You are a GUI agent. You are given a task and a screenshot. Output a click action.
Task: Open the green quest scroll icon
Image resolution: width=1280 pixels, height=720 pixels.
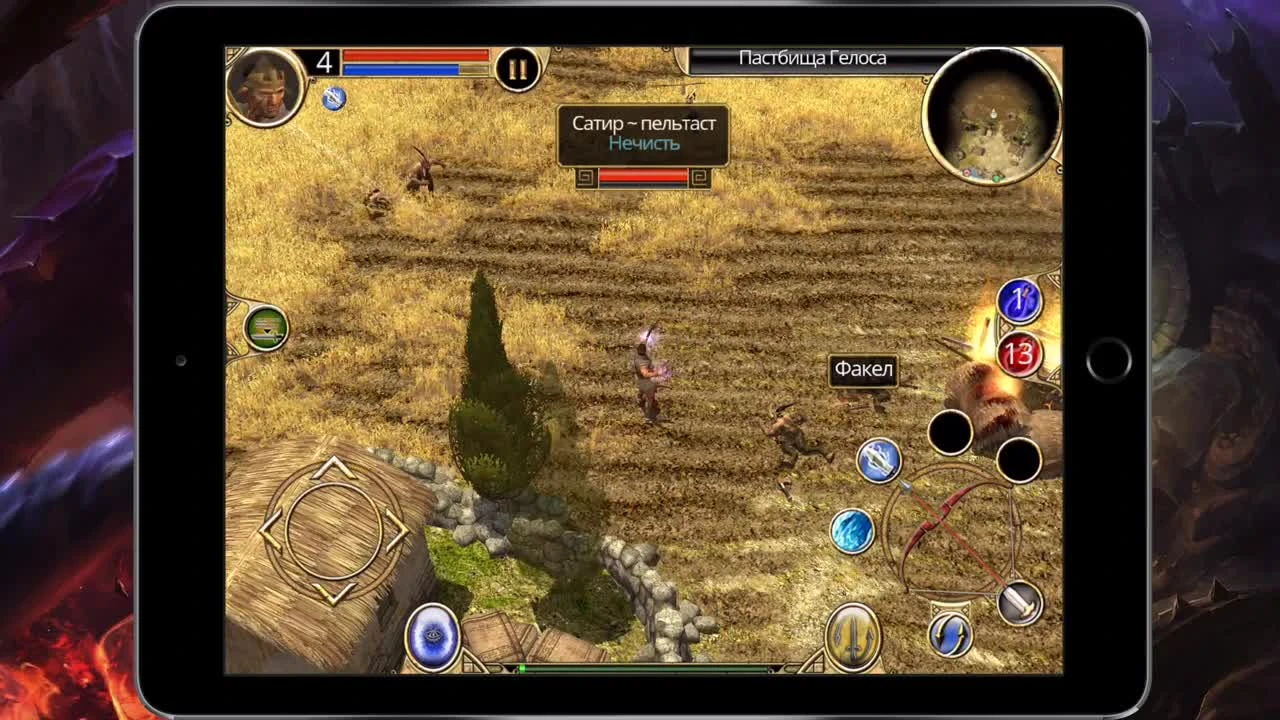tap(267, 327)
